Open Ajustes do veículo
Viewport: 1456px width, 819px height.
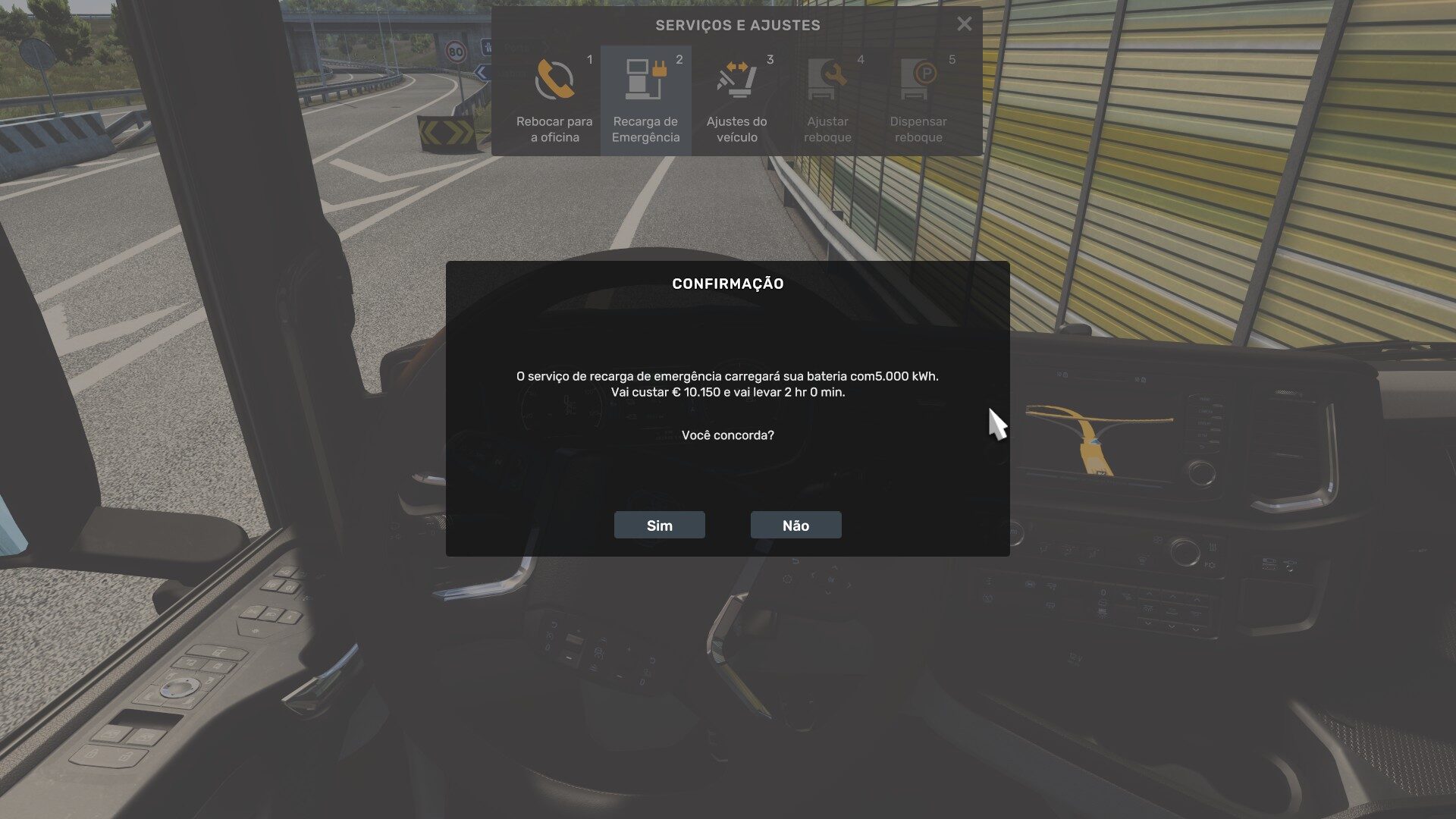pos(736,100)
